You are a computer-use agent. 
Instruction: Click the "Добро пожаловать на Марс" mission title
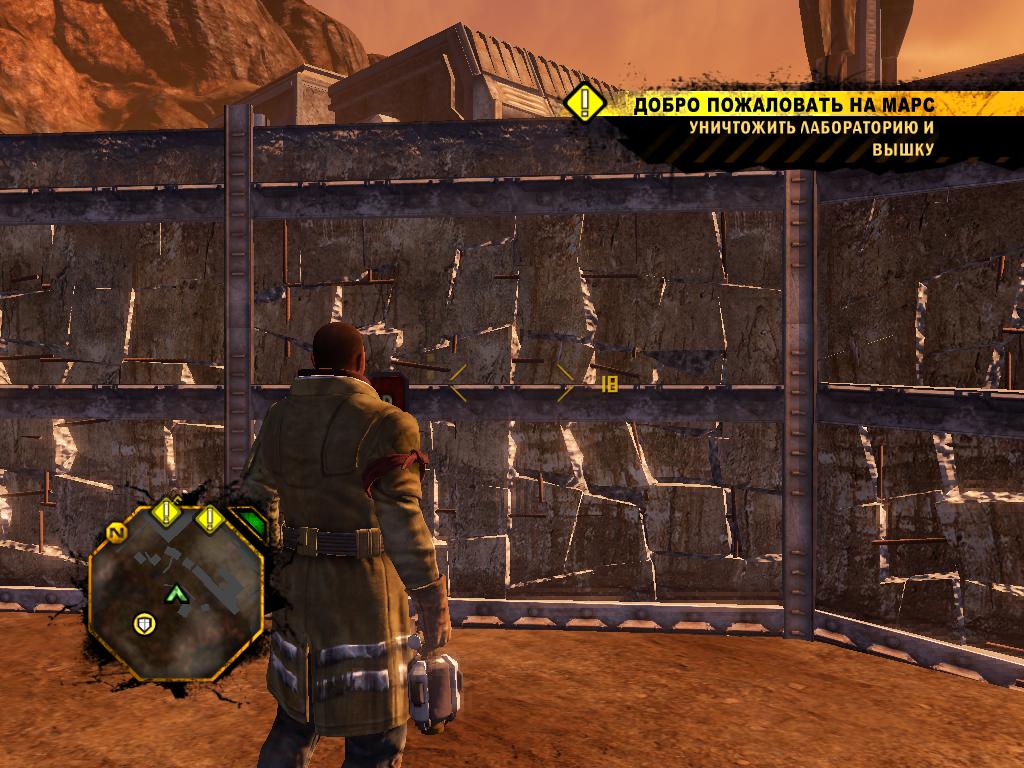[797, 105]
